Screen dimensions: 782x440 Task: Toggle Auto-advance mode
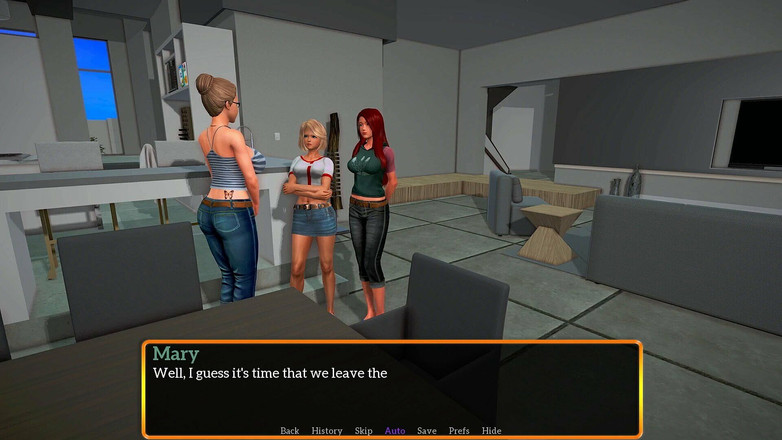pos(395,431)
